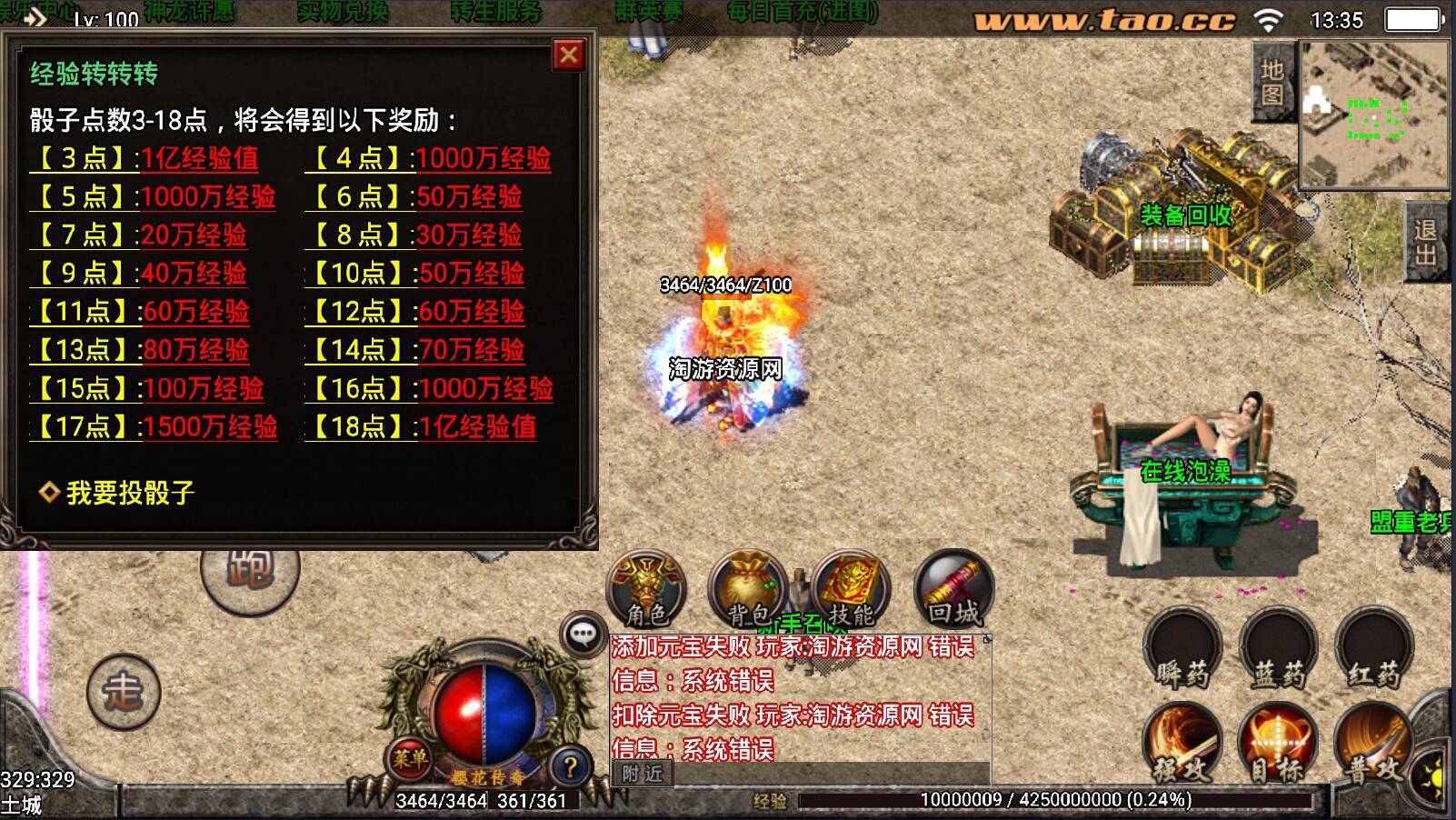Use the 回城 return scroll
This screenshot has height=820, width=1456.
[953, 590]
